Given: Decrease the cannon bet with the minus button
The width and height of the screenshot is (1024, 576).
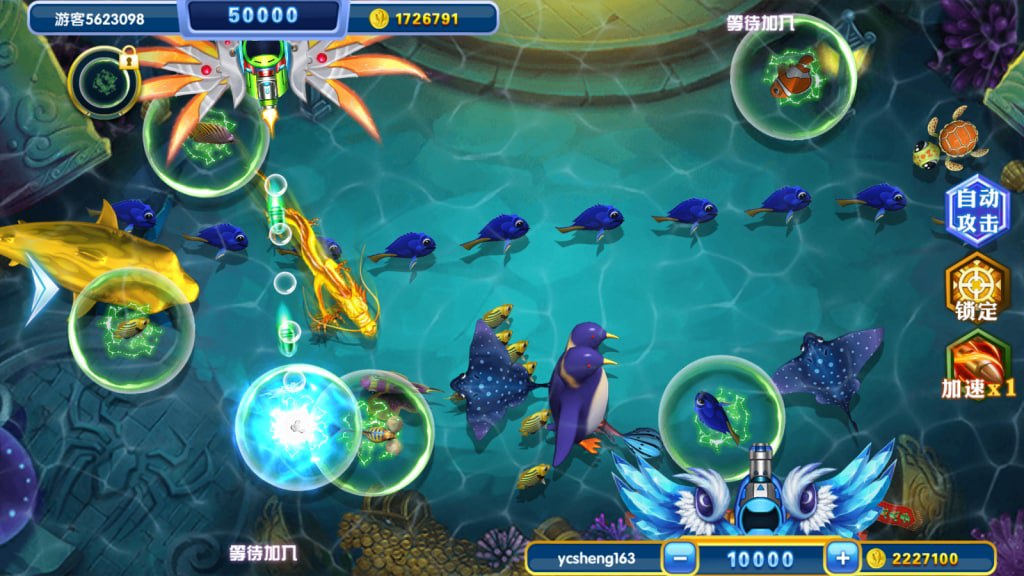Looking at the screenshot, I should click(680, 558).
